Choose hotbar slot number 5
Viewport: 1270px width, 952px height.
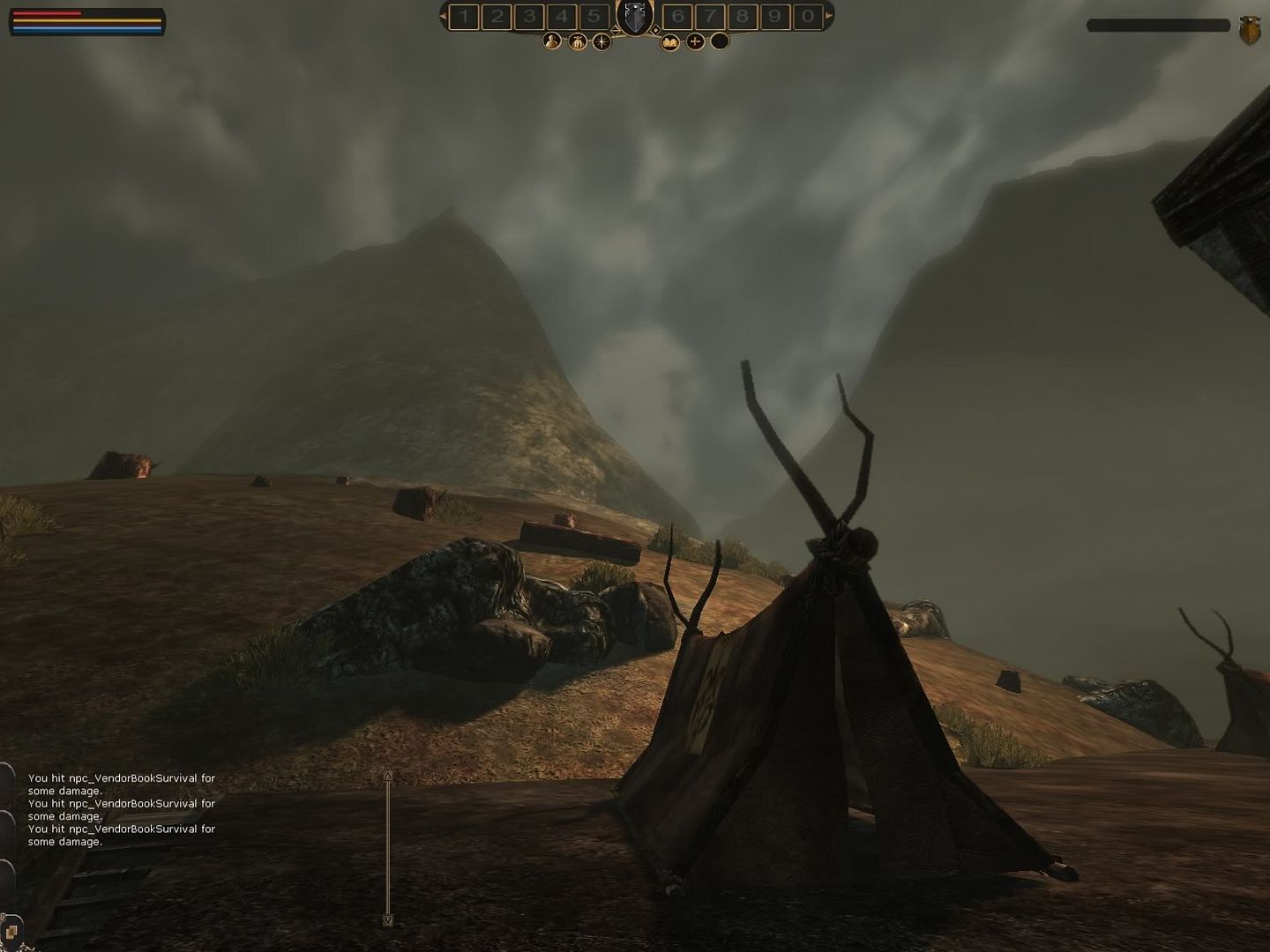pyautogui.click(x=594, y=16)
